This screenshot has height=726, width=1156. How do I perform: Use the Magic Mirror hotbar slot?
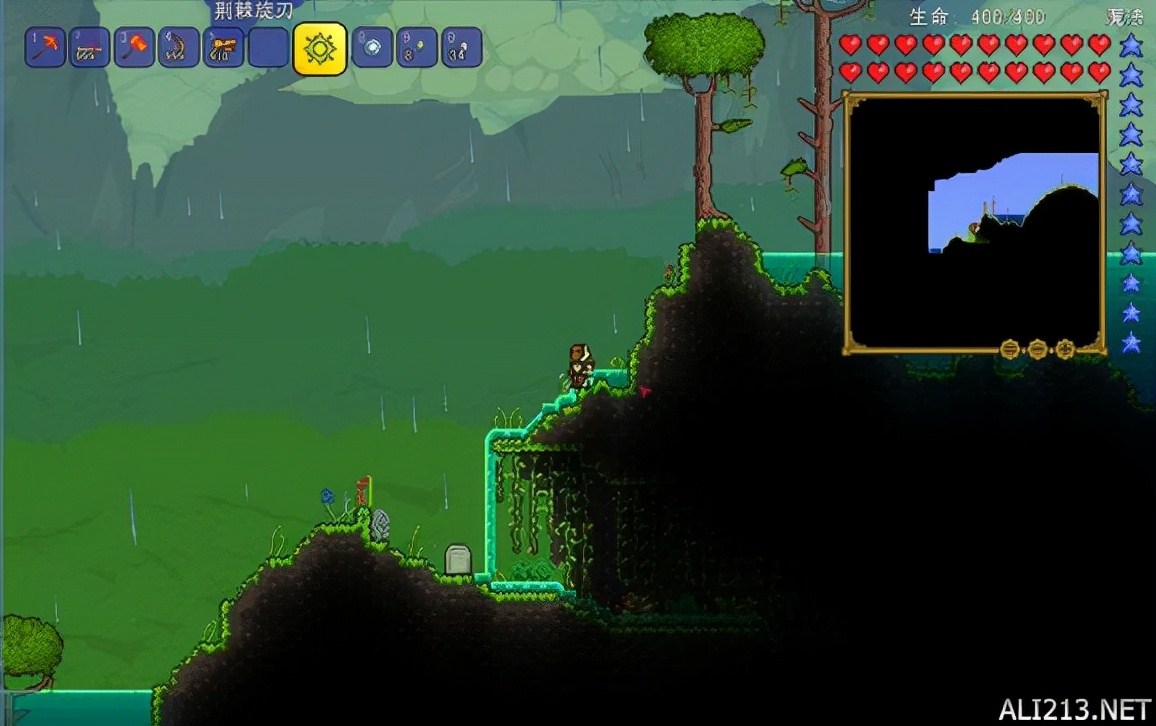(x=372, y=47)
